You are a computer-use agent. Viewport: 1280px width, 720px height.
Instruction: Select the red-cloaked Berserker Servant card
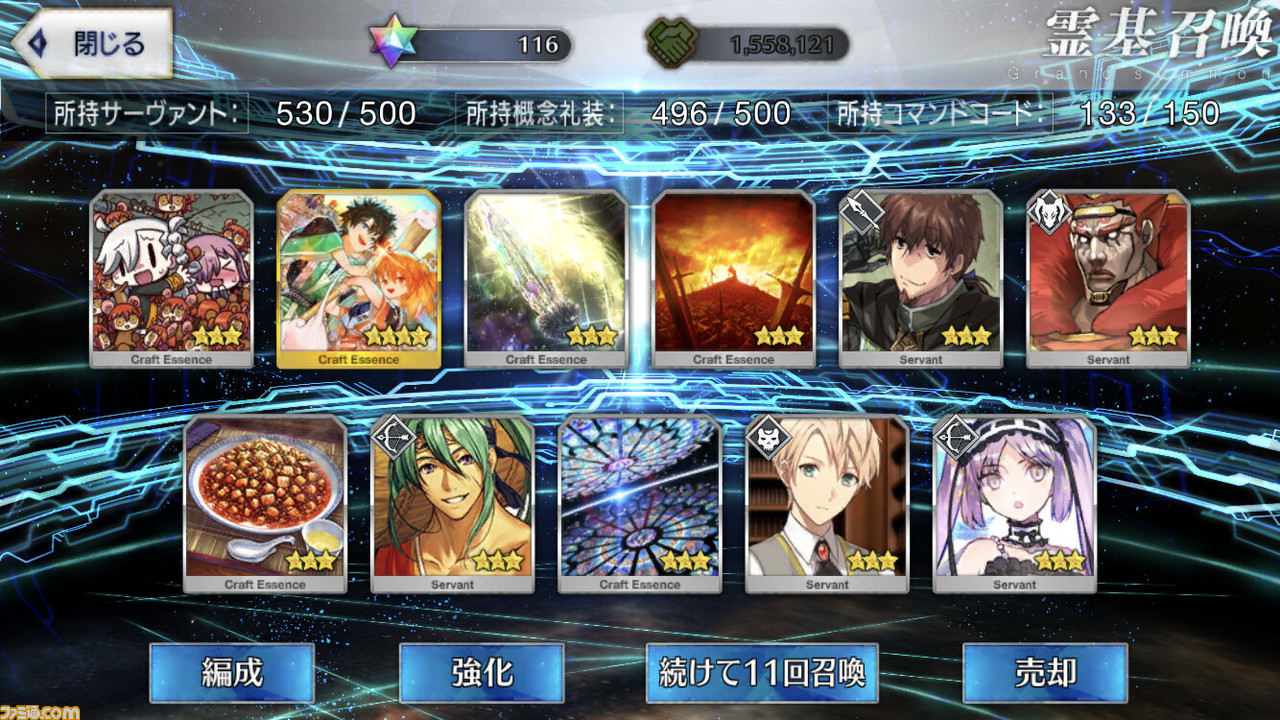tap(1108, 279)
